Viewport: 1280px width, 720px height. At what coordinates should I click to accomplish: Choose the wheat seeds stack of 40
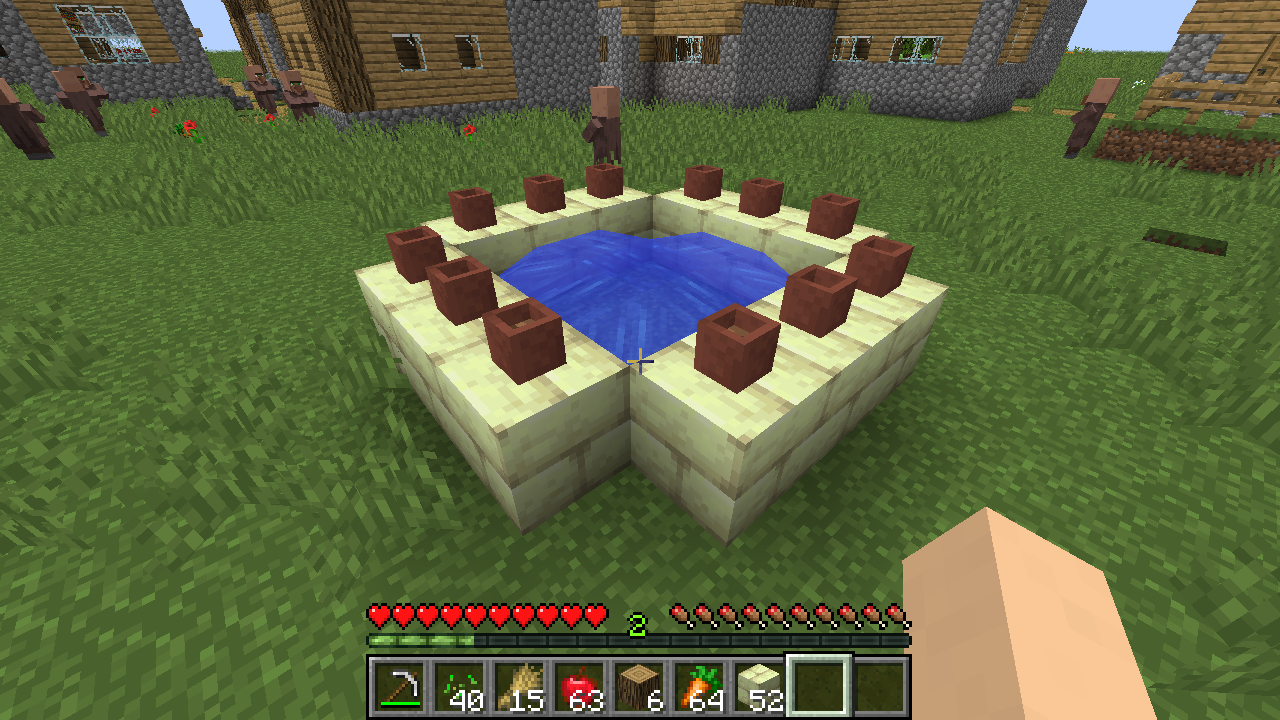(460, 687)
